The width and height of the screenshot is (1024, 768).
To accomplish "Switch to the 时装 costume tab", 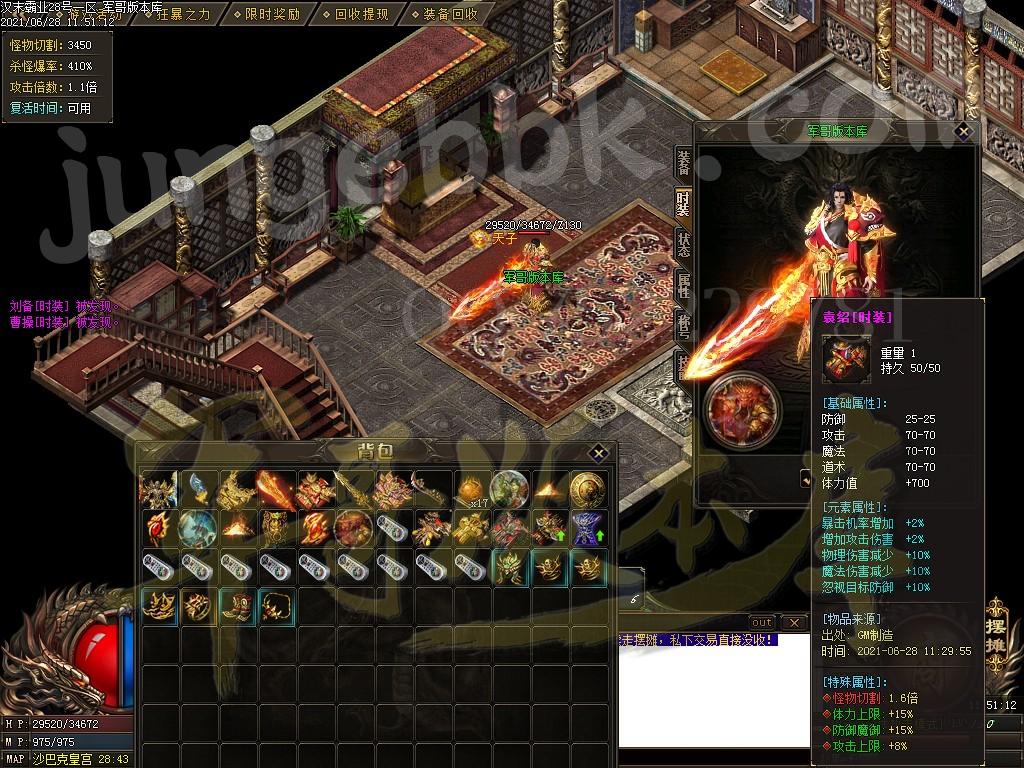I will (683, 205).
